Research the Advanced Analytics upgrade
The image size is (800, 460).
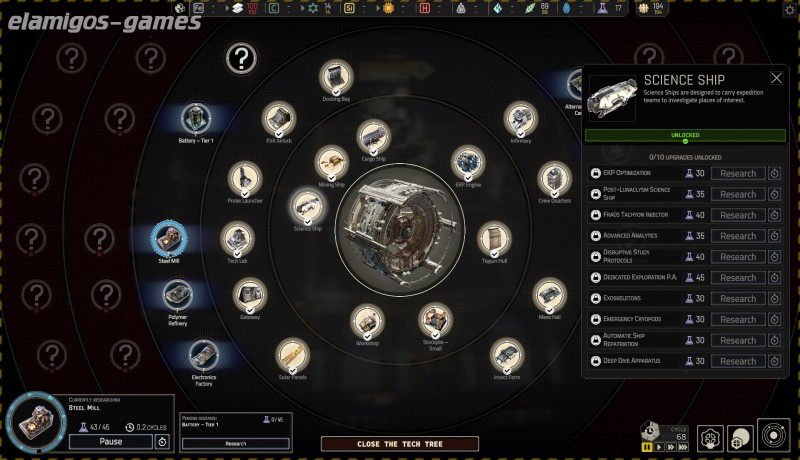tap(738, 236)
